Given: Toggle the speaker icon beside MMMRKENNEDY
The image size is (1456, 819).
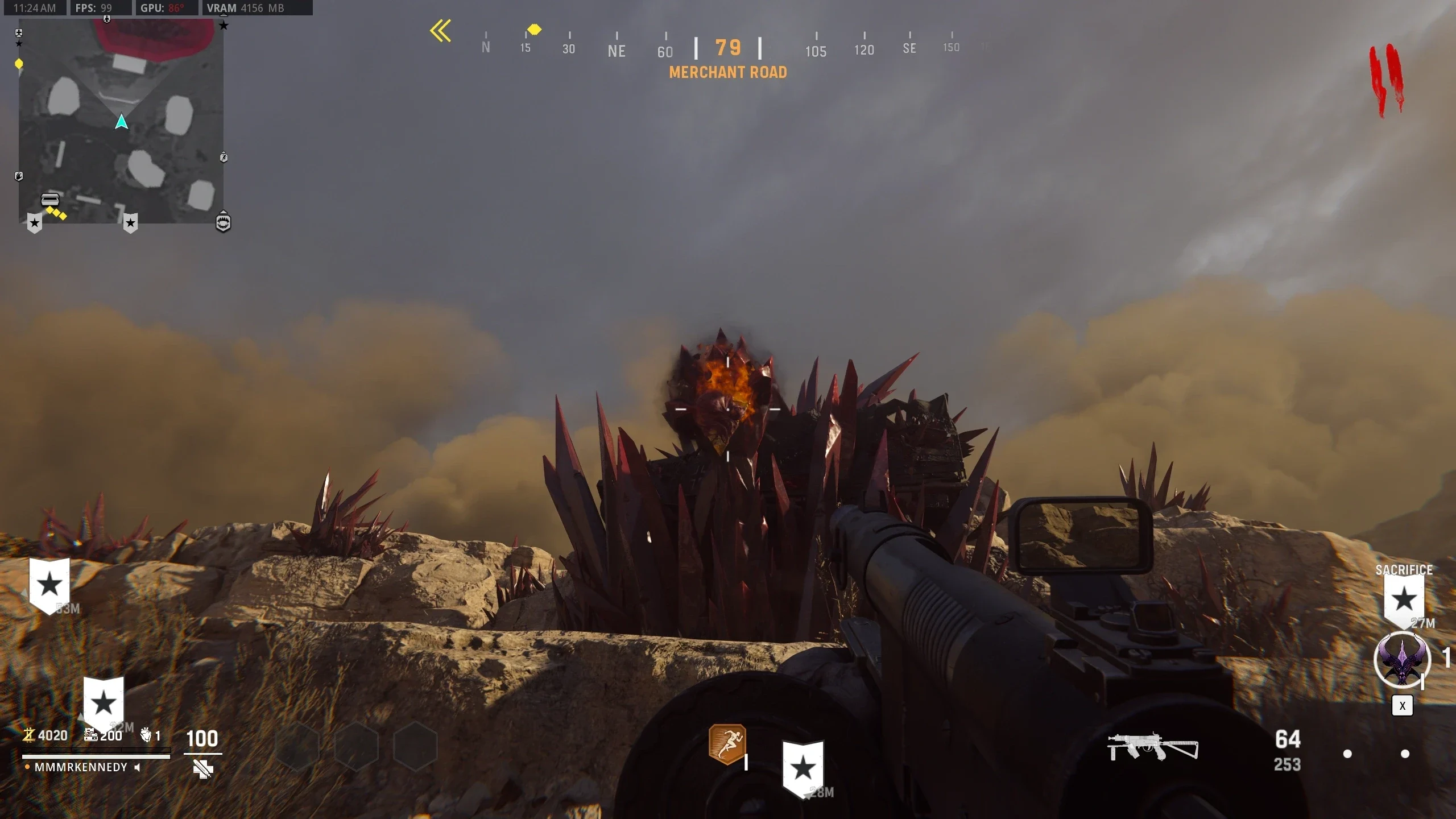Looking at the screenshot, I should click(137, 767).
